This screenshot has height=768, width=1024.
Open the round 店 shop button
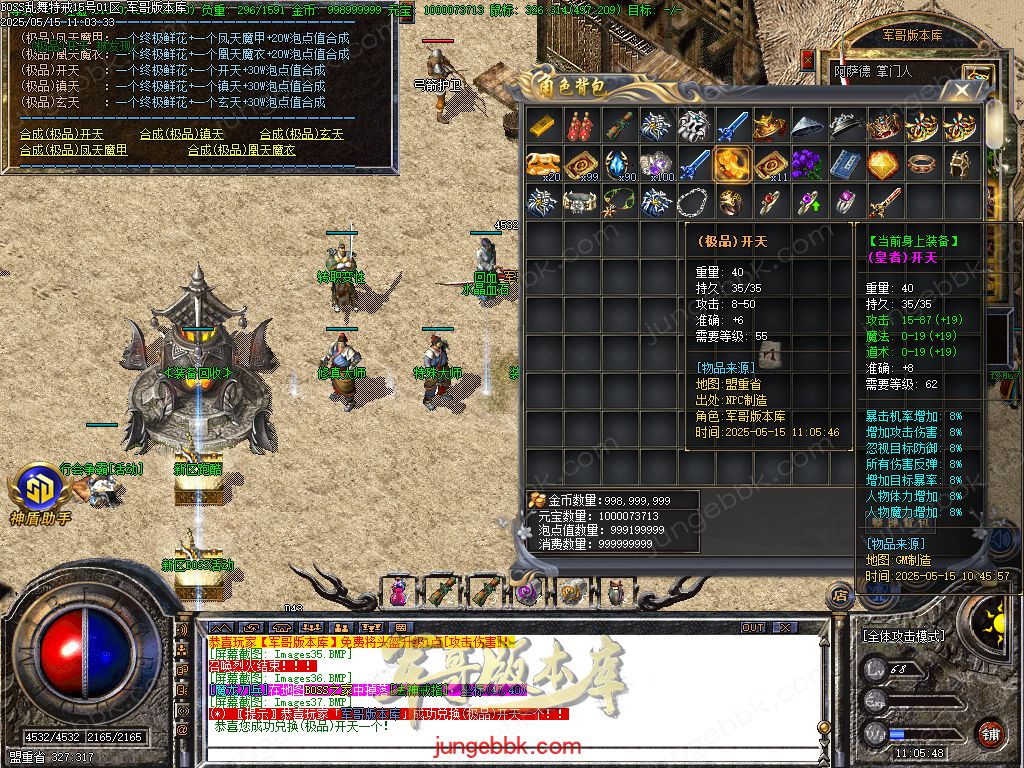click(841, 597)
